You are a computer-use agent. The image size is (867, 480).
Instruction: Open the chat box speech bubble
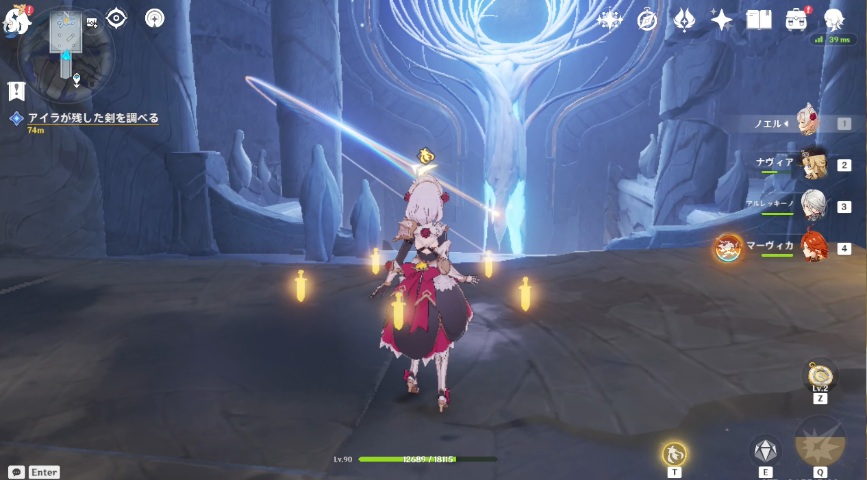pyautogui.click(x=16, y=471)
